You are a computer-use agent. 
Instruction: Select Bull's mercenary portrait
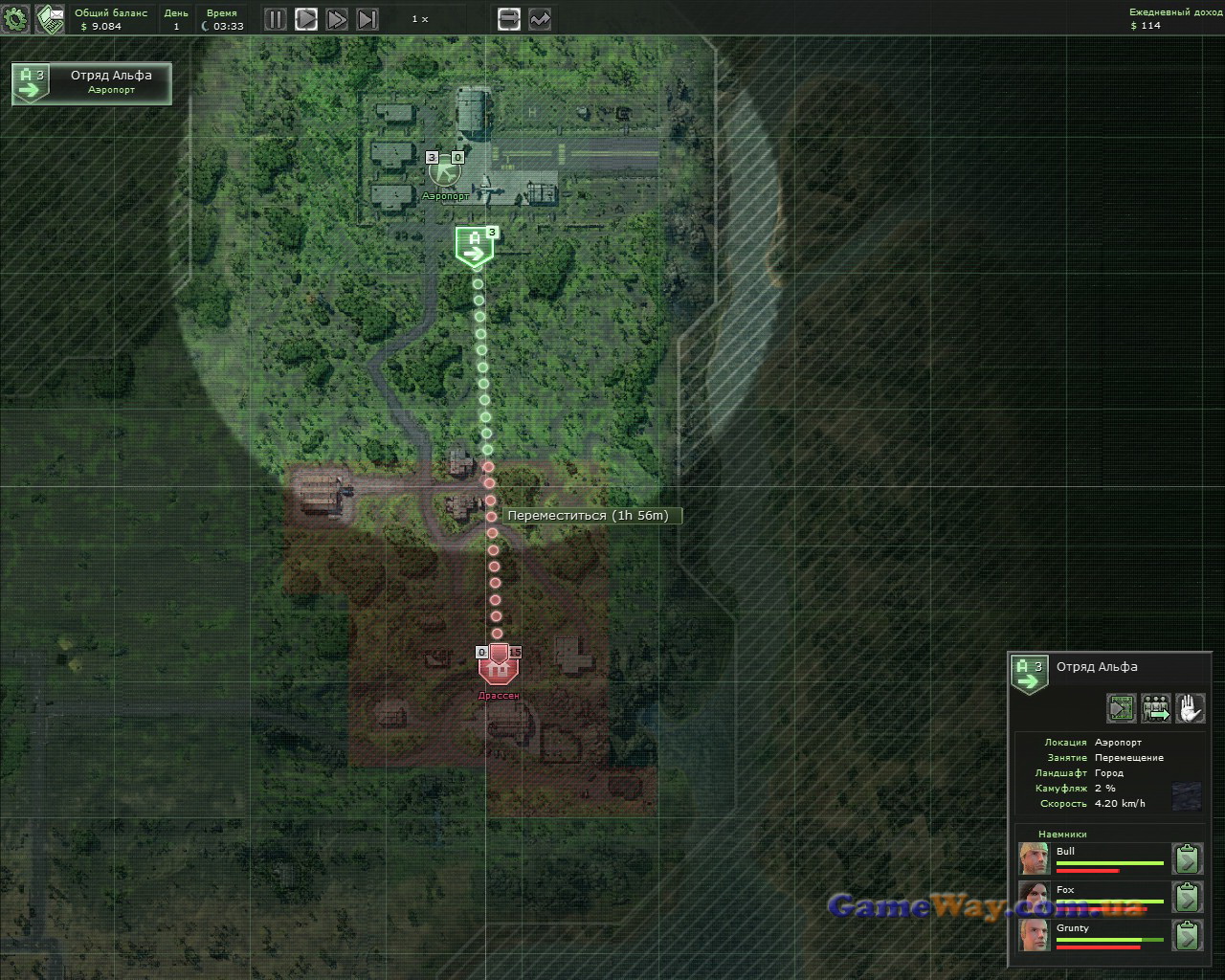[x=1034, y=858]
